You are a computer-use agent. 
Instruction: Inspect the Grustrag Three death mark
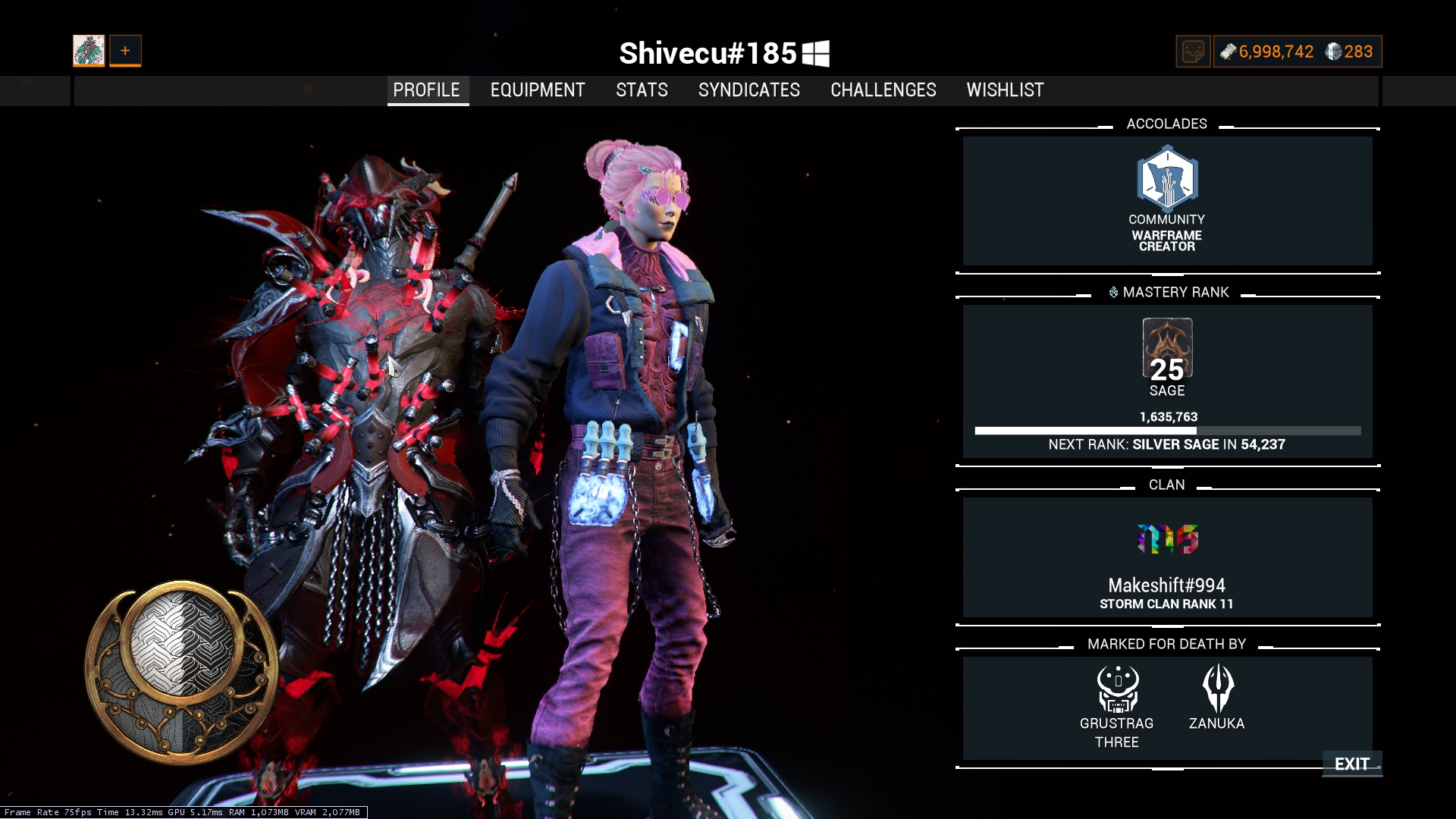1117,689
